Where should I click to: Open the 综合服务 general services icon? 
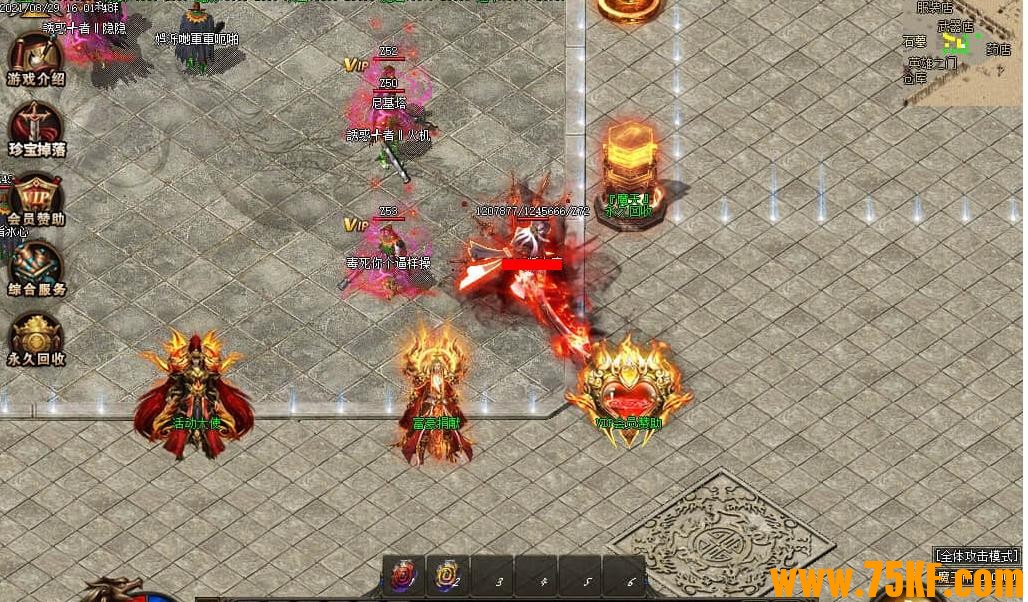coord(36,268)
